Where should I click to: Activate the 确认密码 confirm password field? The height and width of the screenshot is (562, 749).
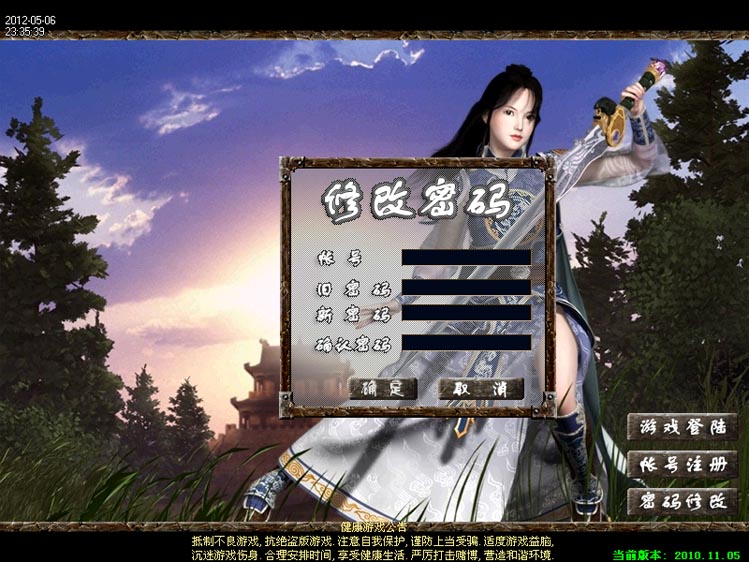(465, 343)
